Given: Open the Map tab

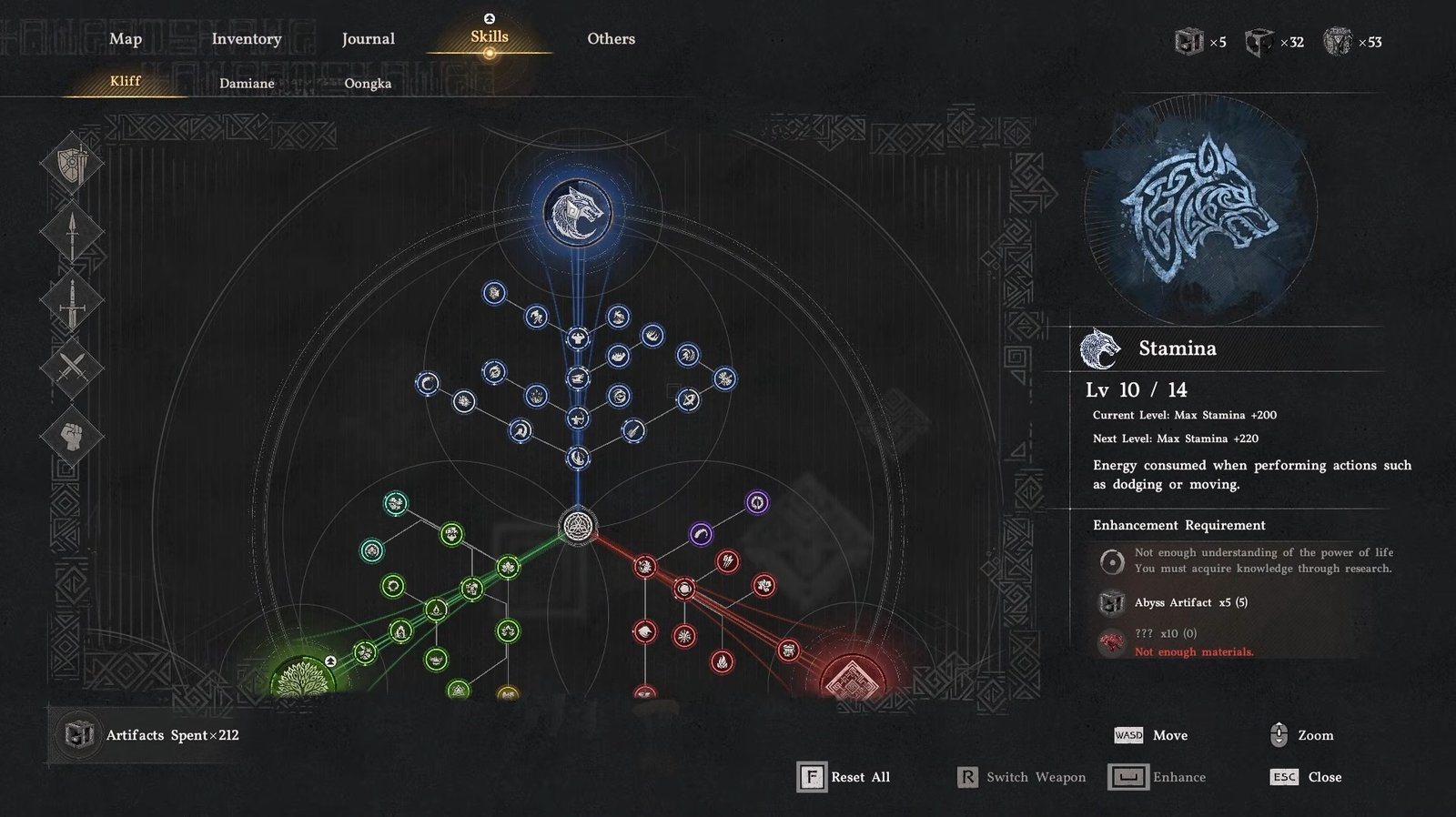Looking at the screenshot, I should point(126,39).
